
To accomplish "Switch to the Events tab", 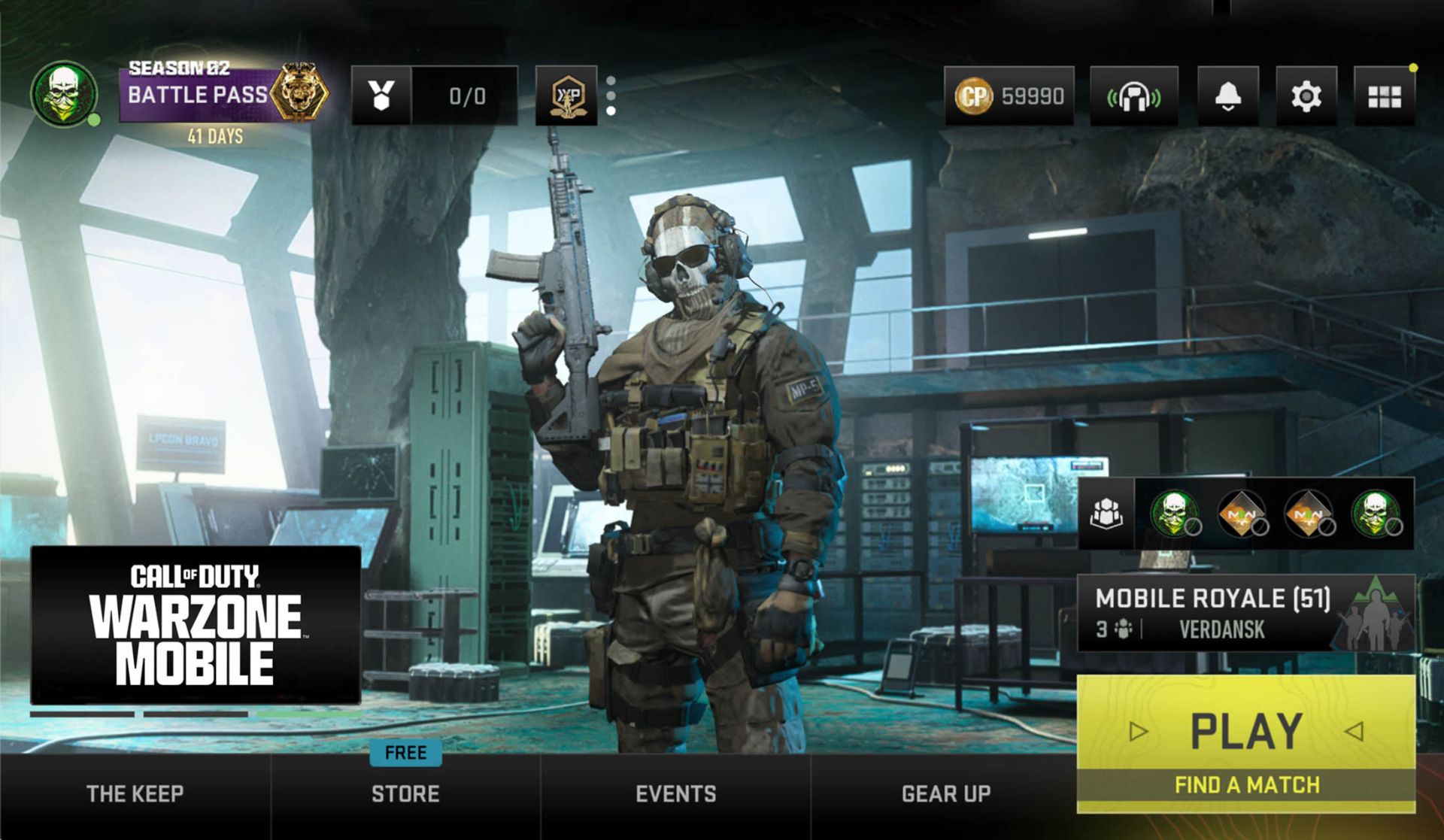I will click(x=675, y=793).
